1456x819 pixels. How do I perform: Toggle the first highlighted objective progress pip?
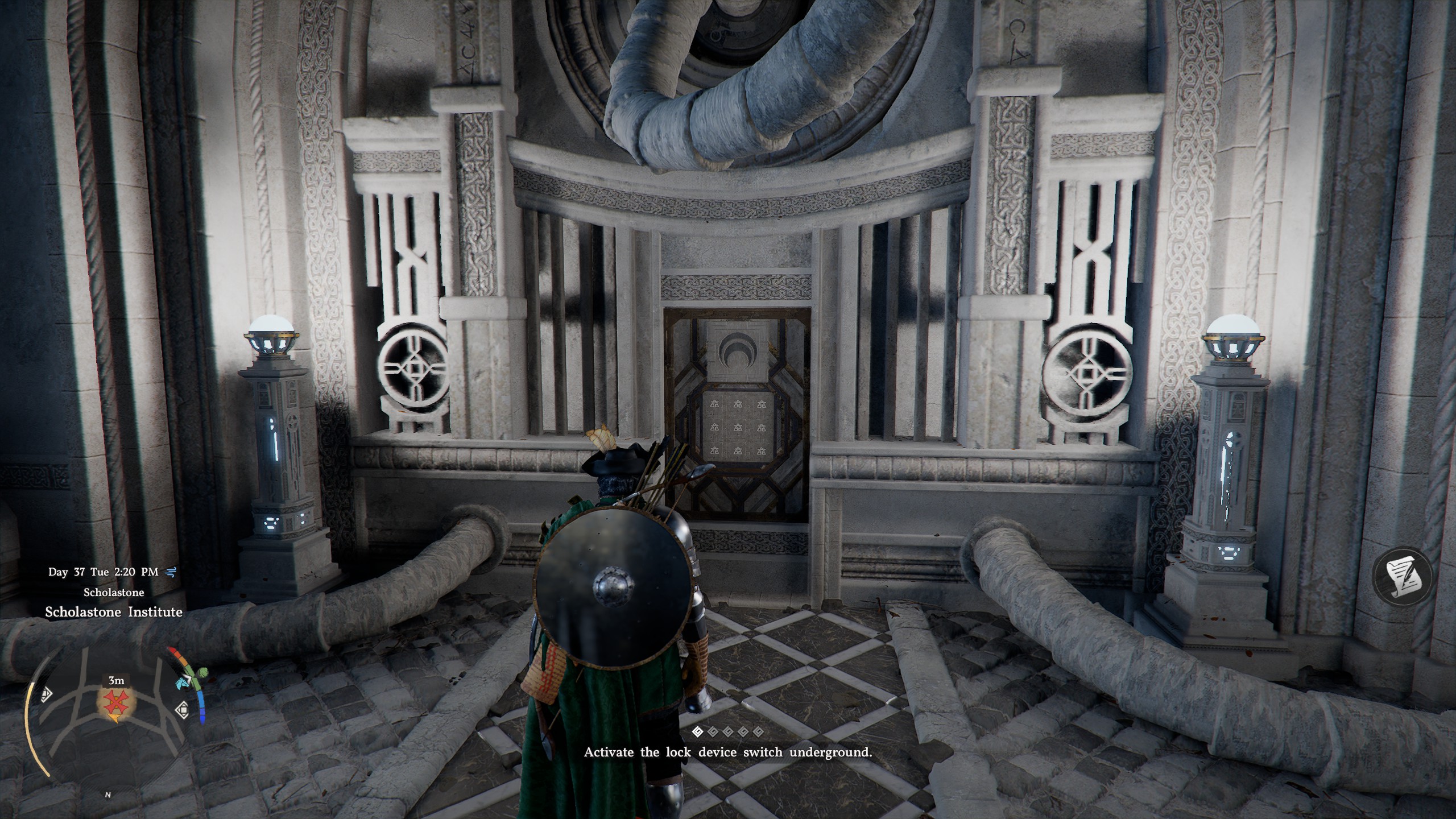[x=698, y=733]
